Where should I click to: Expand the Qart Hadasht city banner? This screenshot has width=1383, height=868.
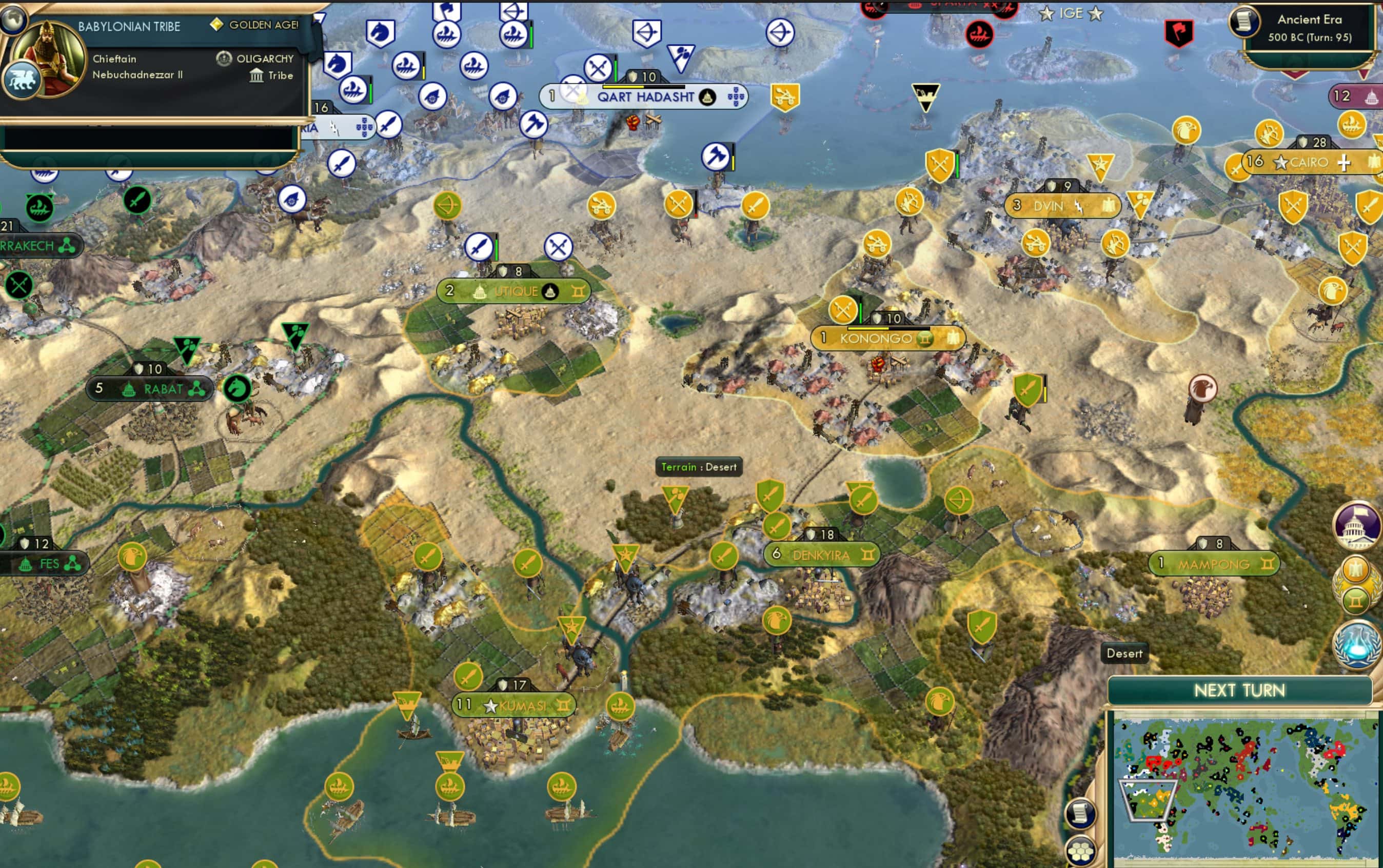tap(646, 97)
